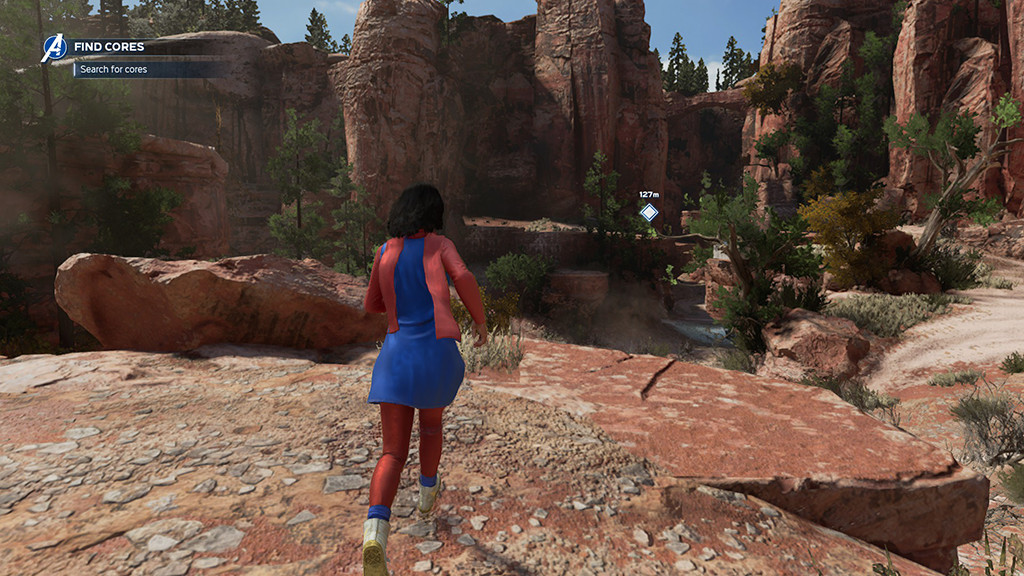Select the Find Cores objective tracker
This screenshot has width=1024, height=576.
point(111,46)
